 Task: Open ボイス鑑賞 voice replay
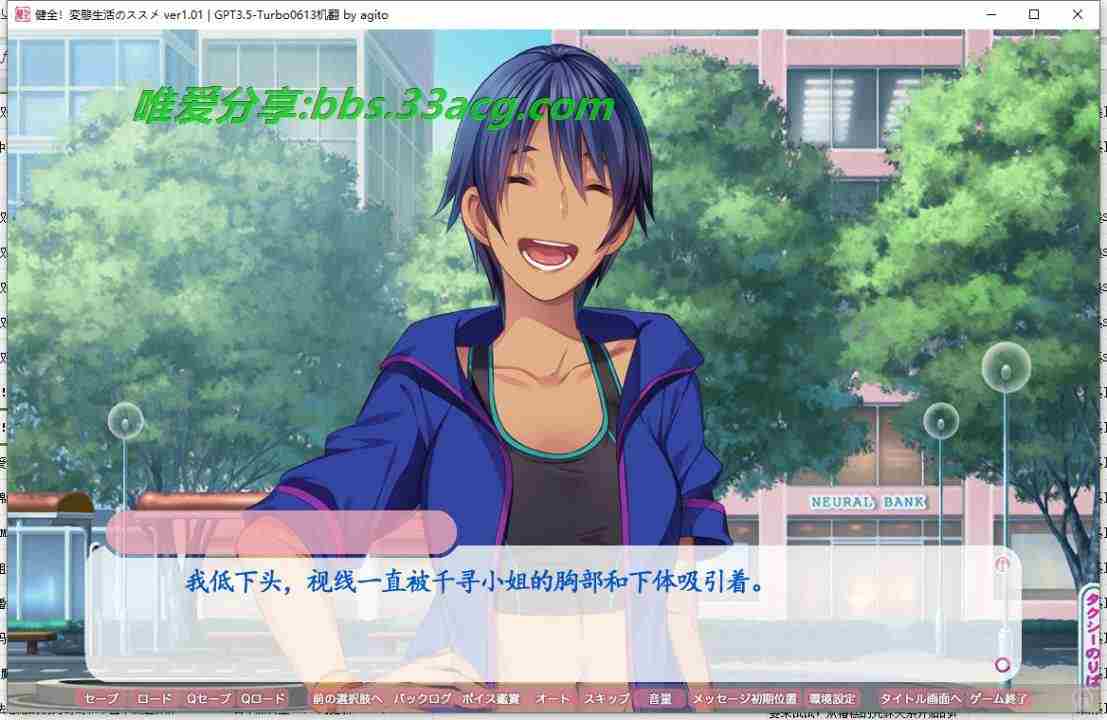[491, 699]
